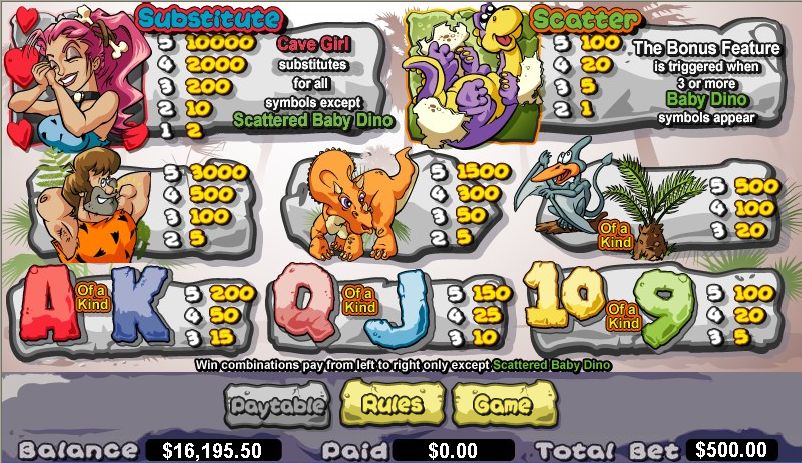Return to the Game screen

pos(502,405)
